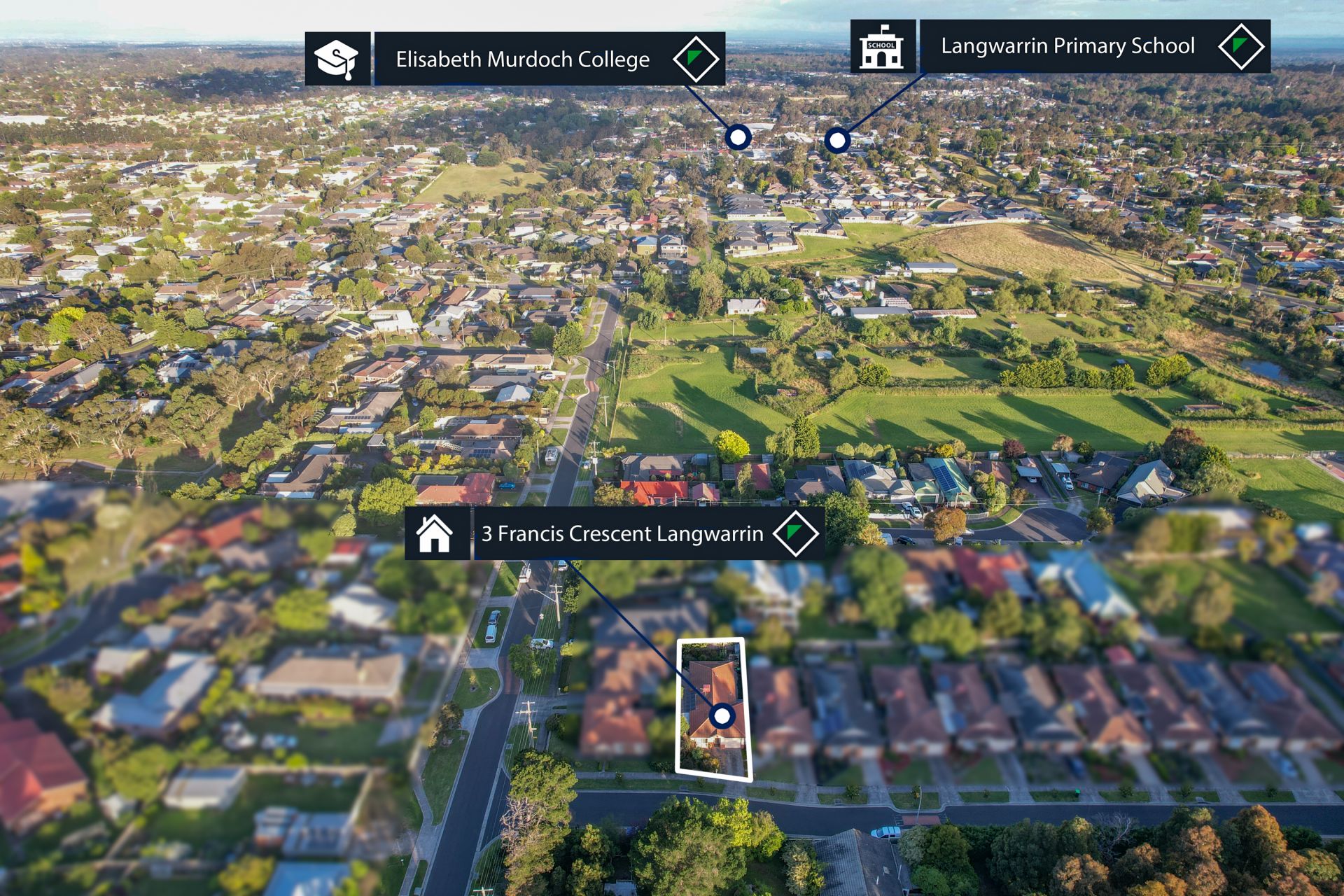Select the school building icon
The width and height of the screenshot is (1344, 896).
881,47
